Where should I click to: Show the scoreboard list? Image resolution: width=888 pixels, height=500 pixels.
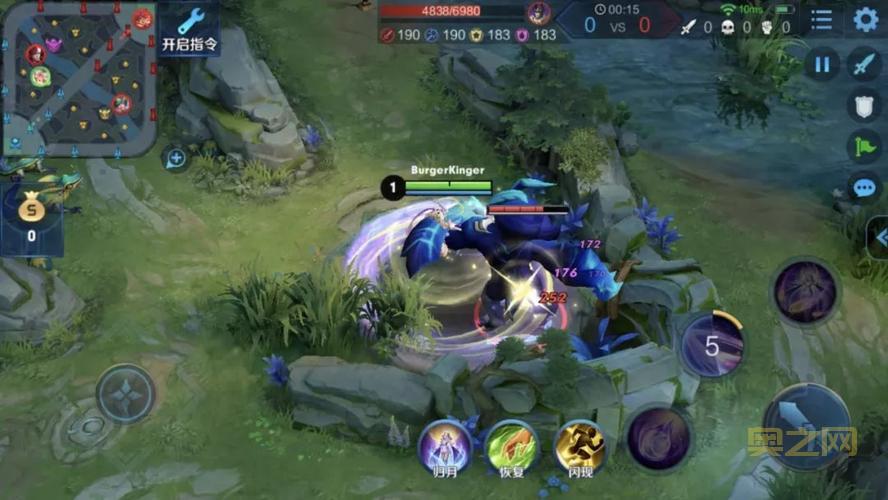click(x=821, y=19)
